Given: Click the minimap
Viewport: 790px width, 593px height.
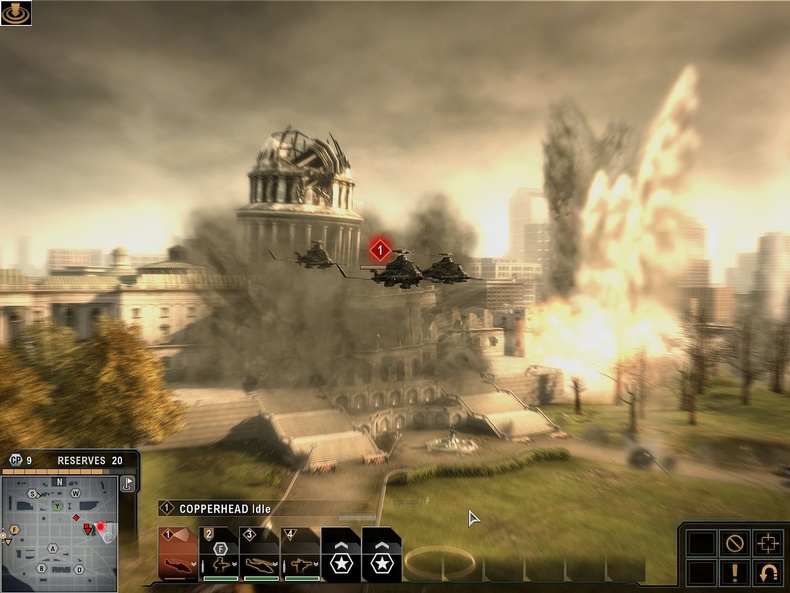Looking at the screenshot, I should point(60,531).
